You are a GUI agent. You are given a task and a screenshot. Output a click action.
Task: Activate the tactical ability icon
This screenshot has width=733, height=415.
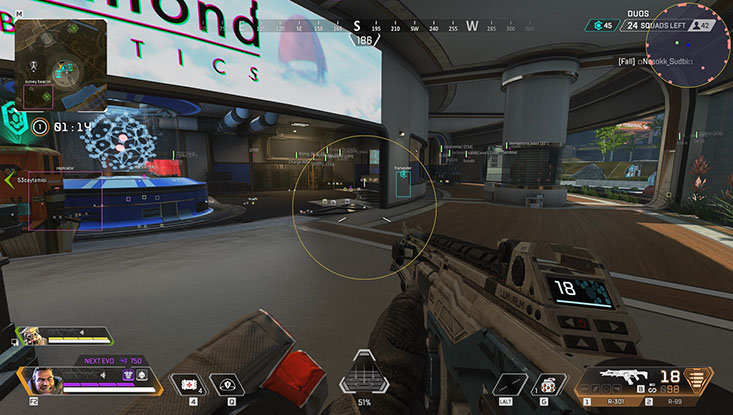coord(228,383)
